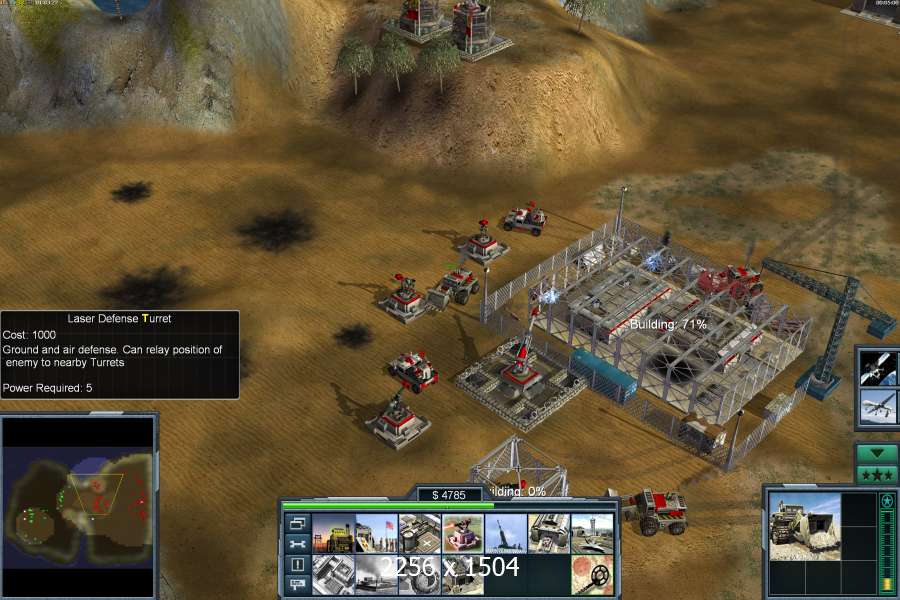Image resolution: width=900 pixels, height=600 pixels.
Task: Choose the War Factory build icon
Action: pyautogui.click(x=548, y=534)
